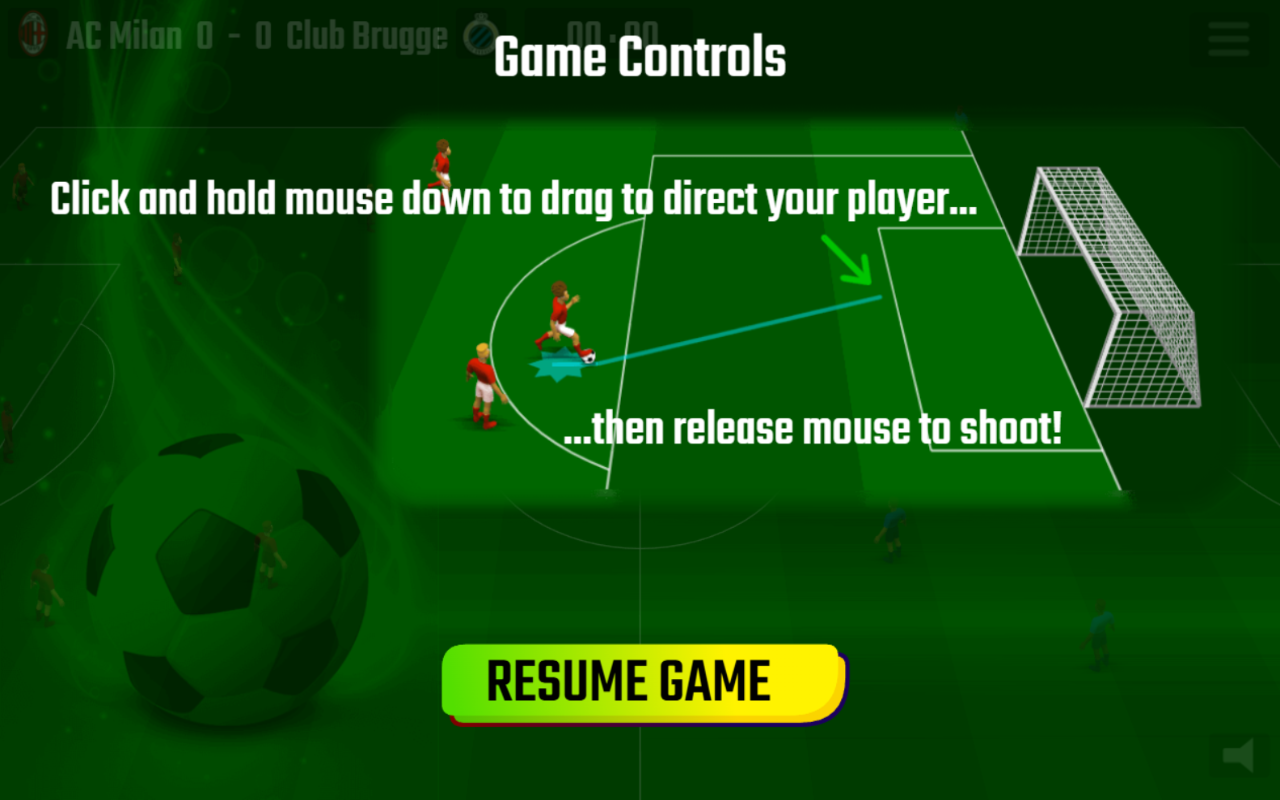Click the Club Brugge team name text

pos(368,35)
